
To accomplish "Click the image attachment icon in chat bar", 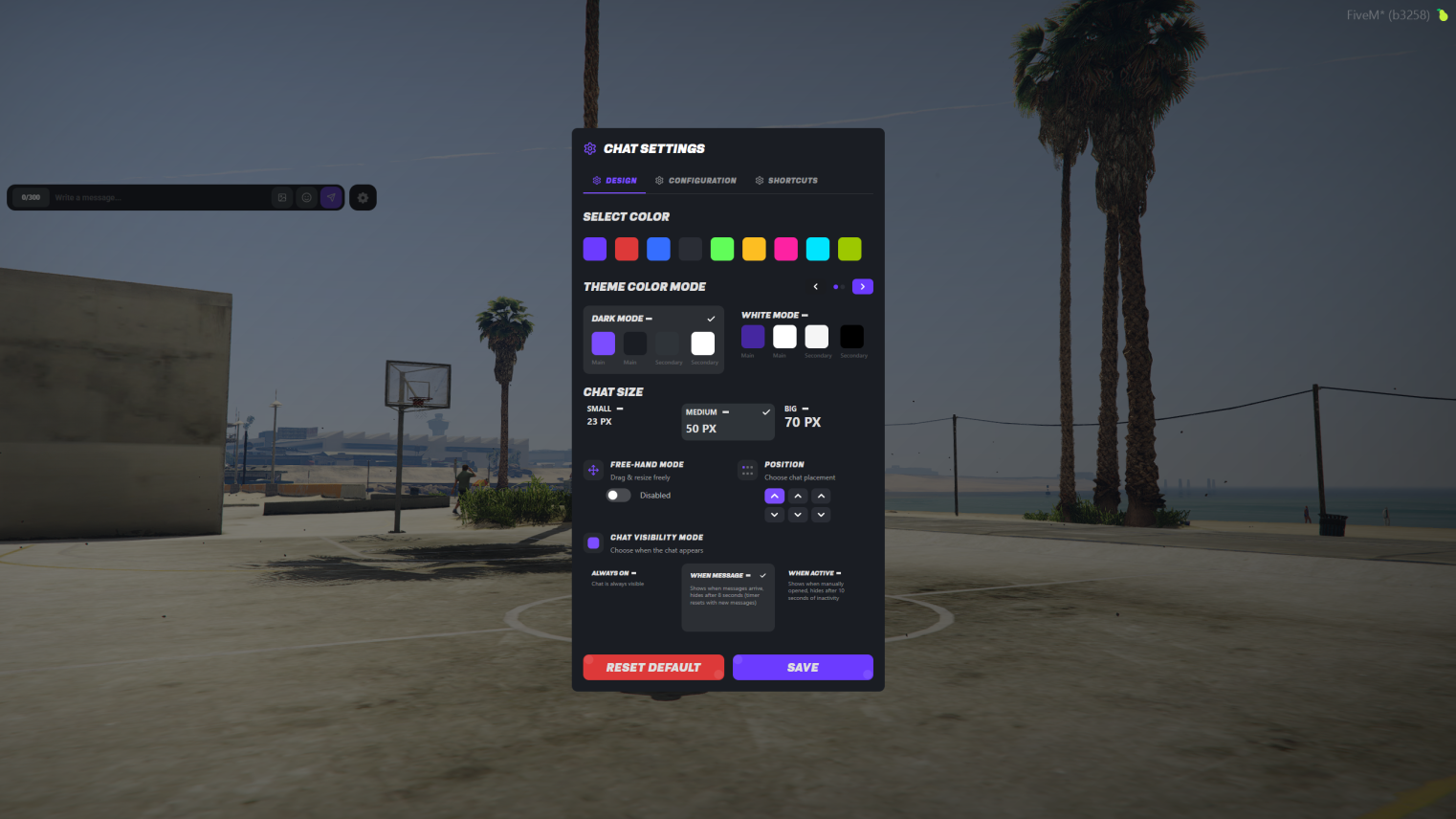I will coord(282,197).
